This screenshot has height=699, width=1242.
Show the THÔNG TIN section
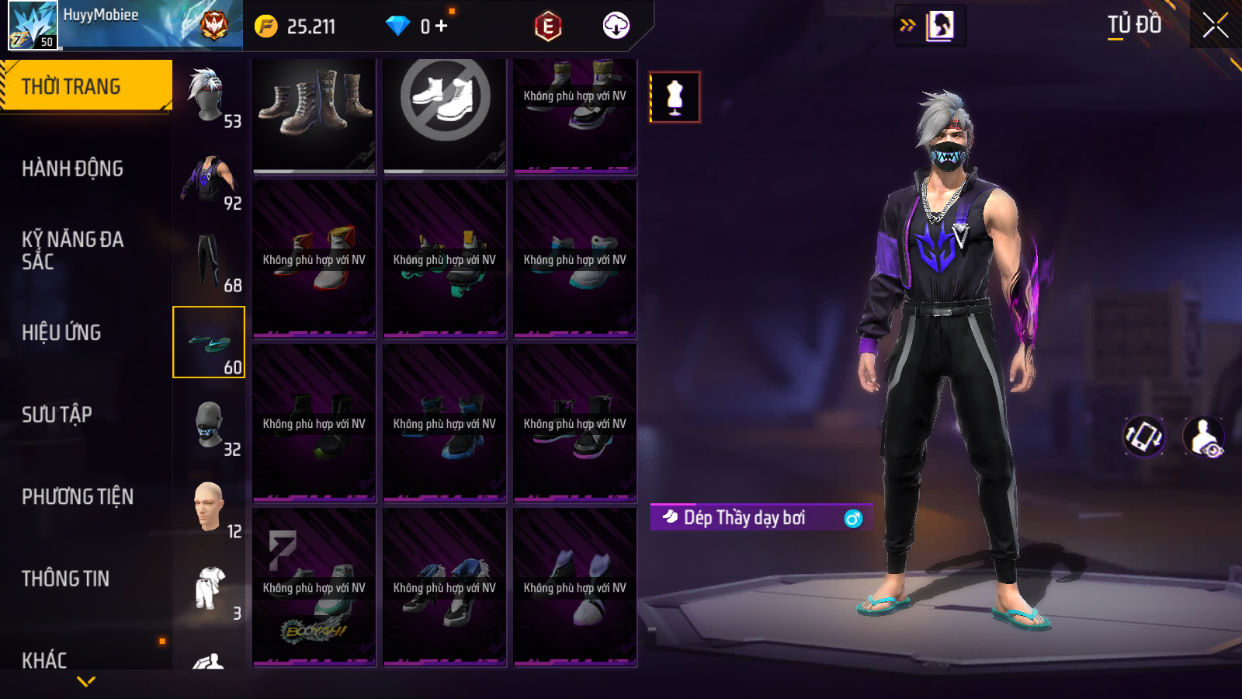click(x=66, y=578)
